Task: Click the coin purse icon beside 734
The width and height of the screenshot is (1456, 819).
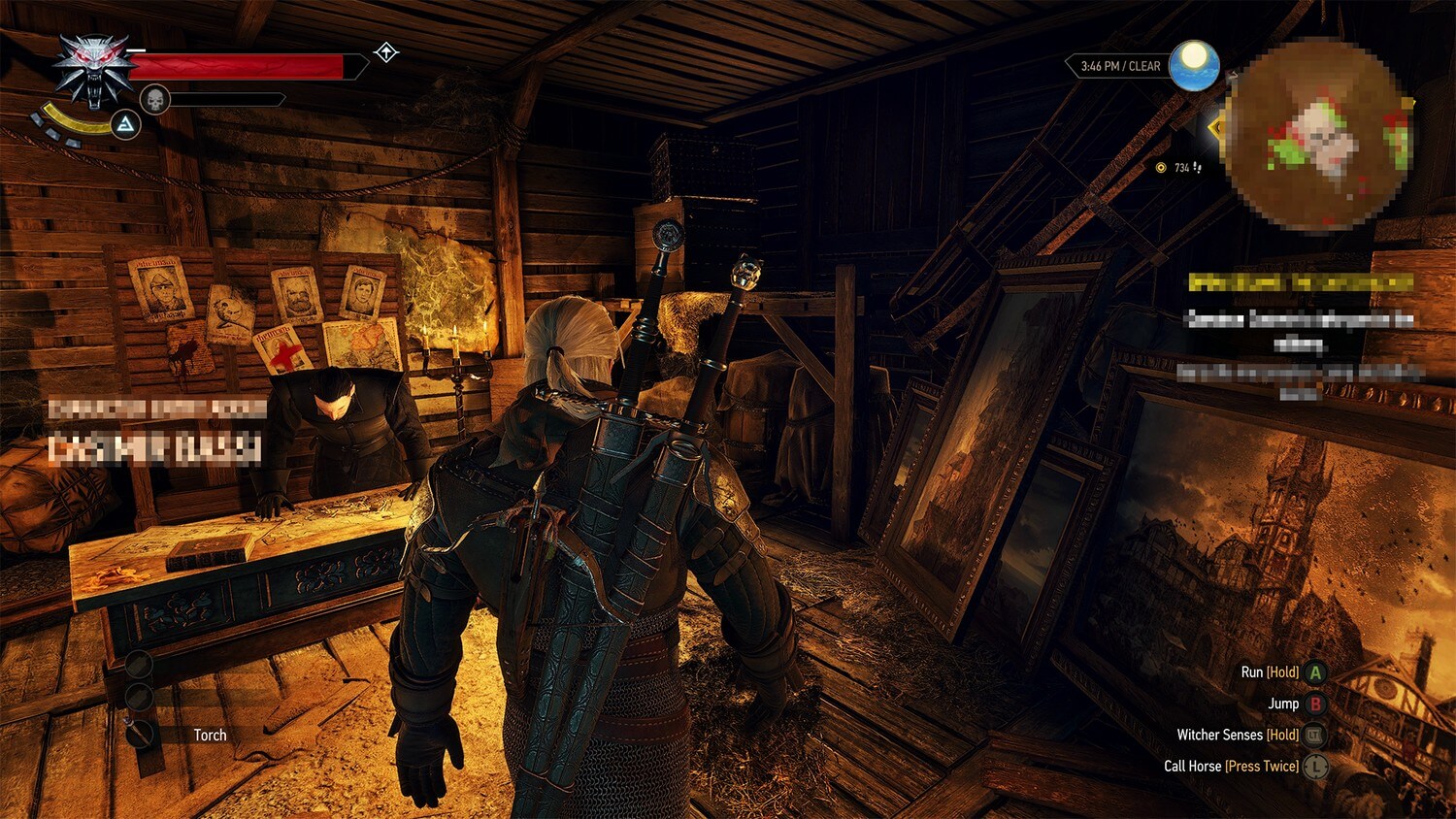Action: 1162,167
